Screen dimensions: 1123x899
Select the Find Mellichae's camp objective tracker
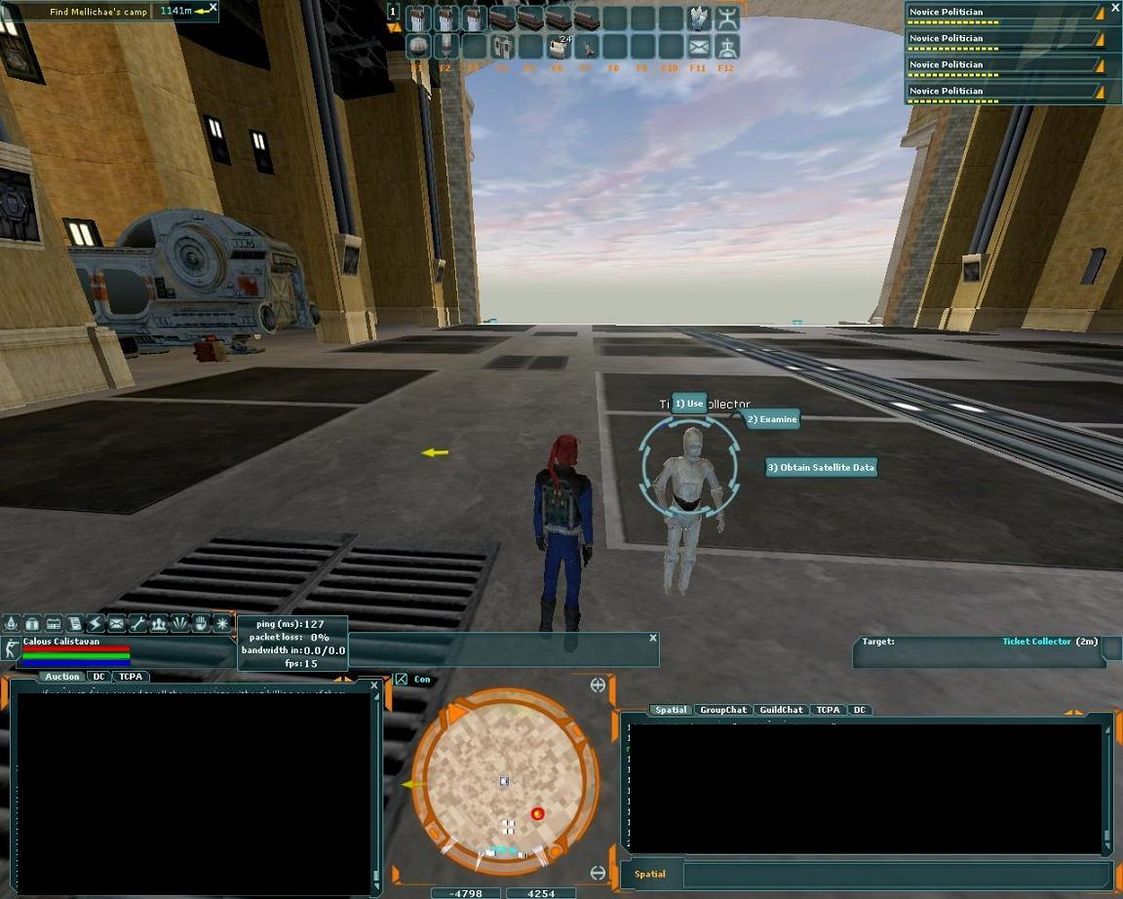(98, 12)
